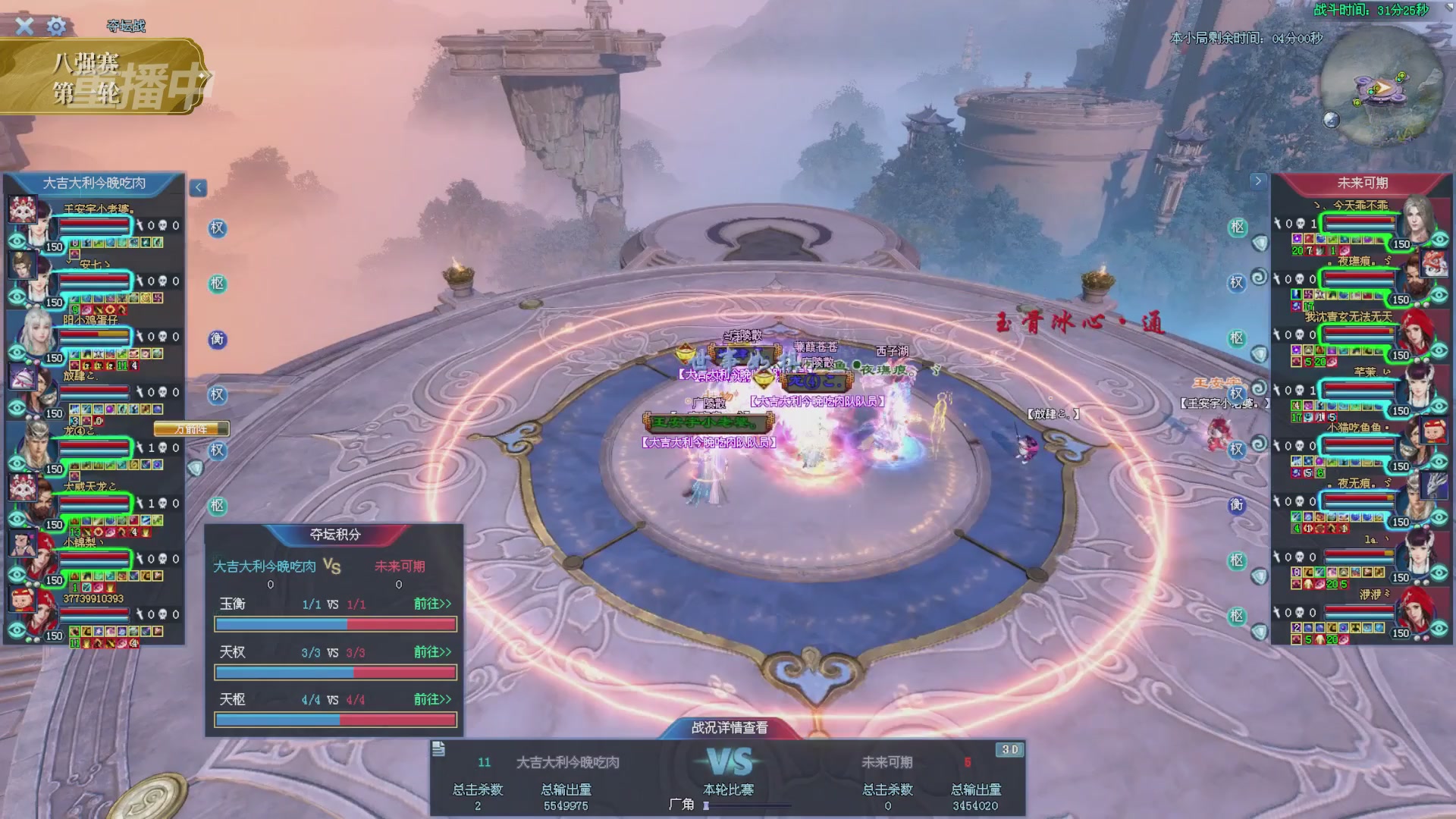Go to the 天枢 altar via 前往
Image resolution: width=1456 pixels, height=819 pixels.
click(x=432, y=699)
